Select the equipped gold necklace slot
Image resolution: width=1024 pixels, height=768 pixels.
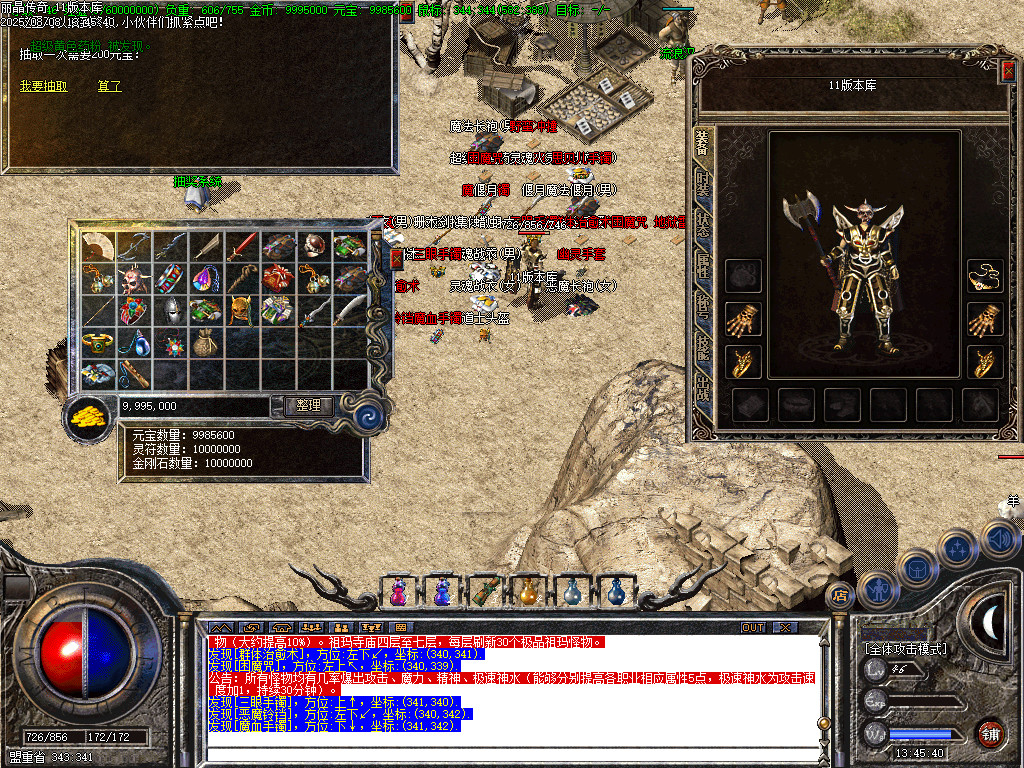click(985, 276)
